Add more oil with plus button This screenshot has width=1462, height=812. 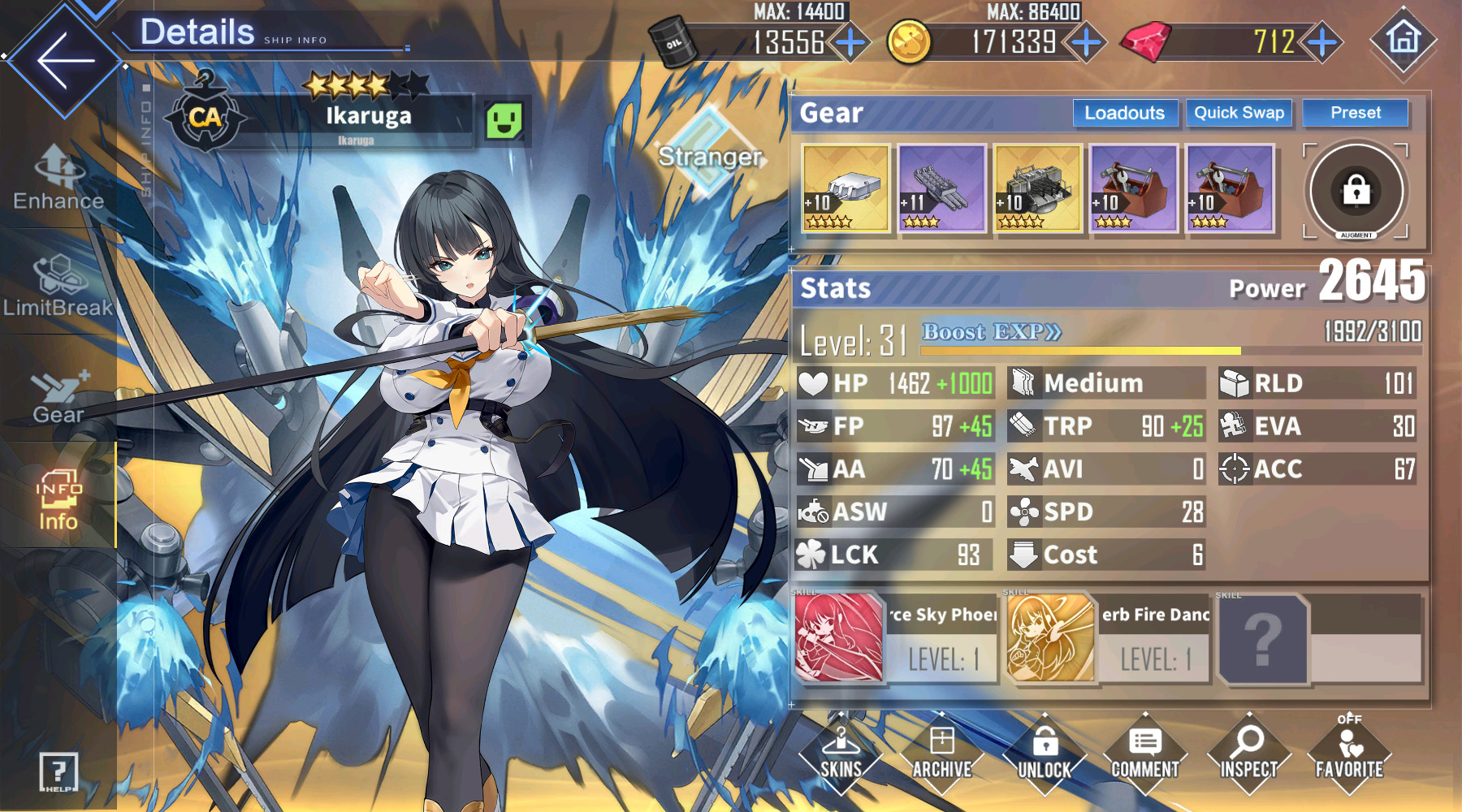pyautogui.click(x=850, y=42)
